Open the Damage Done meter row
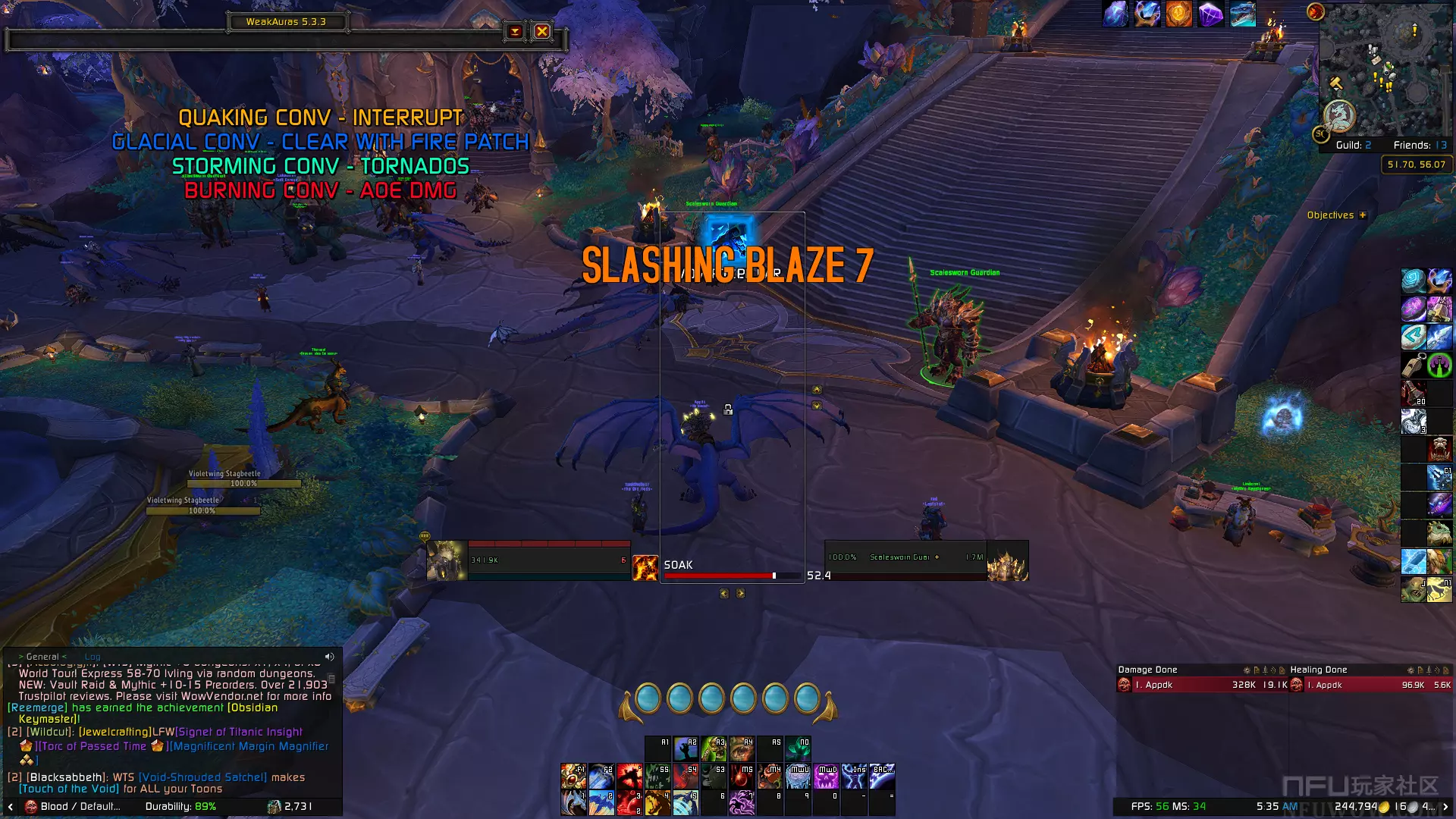Screen dimensions: 1456x819 [x=1202, y=685]
